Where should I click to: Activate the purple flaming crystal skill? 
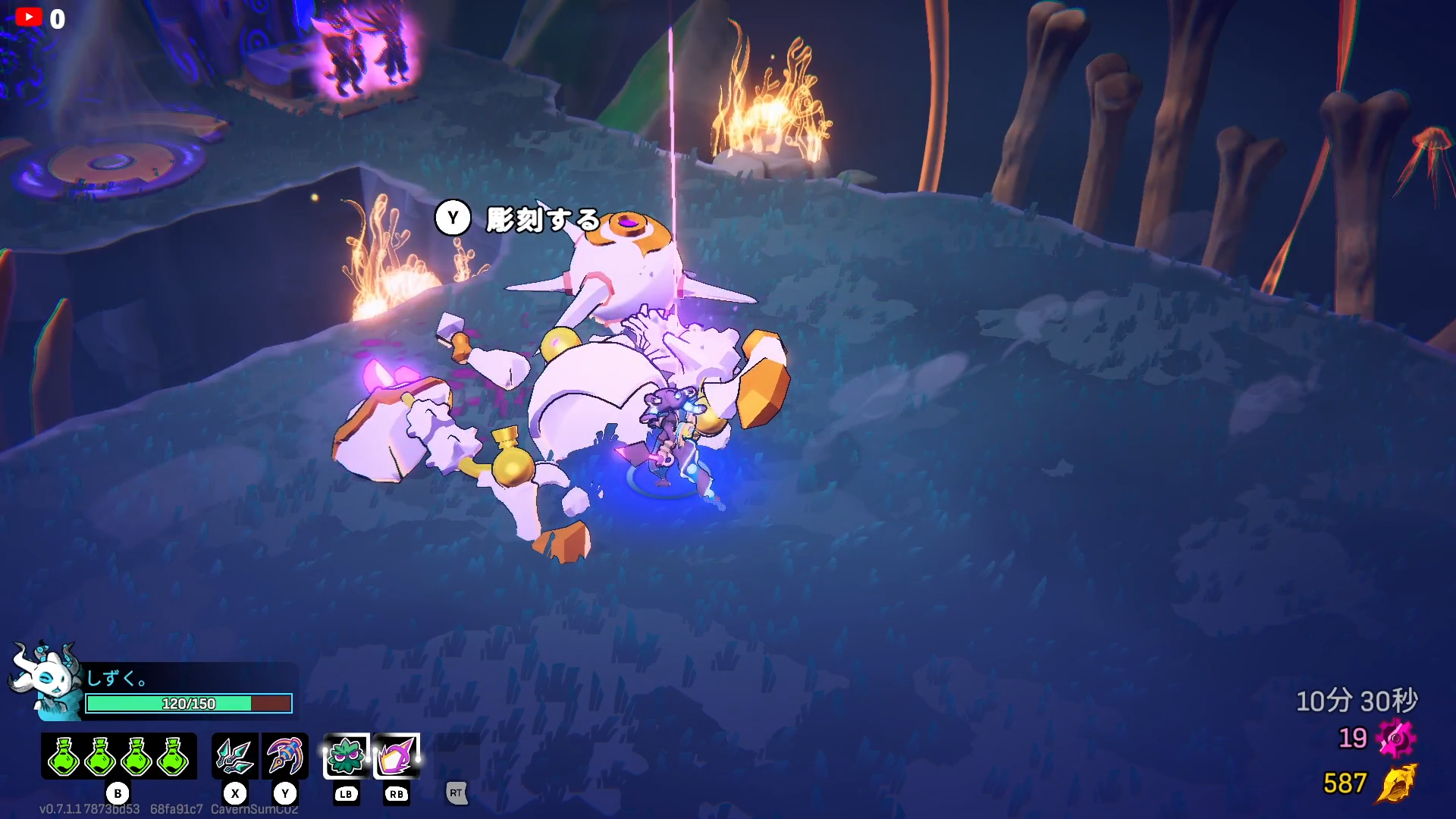397,756
